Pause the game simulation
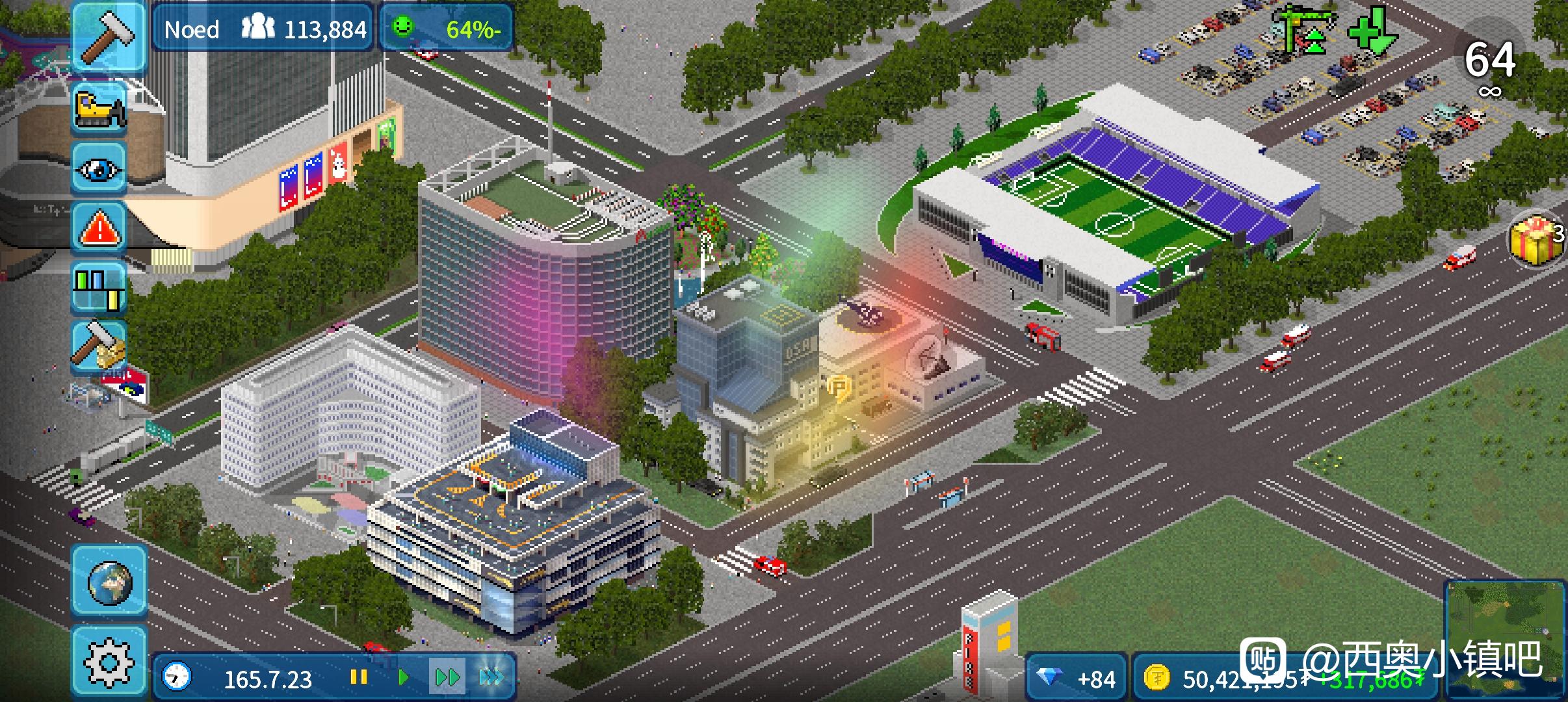The width and height of the screenshot is (1568, 702). pos(358,678)
